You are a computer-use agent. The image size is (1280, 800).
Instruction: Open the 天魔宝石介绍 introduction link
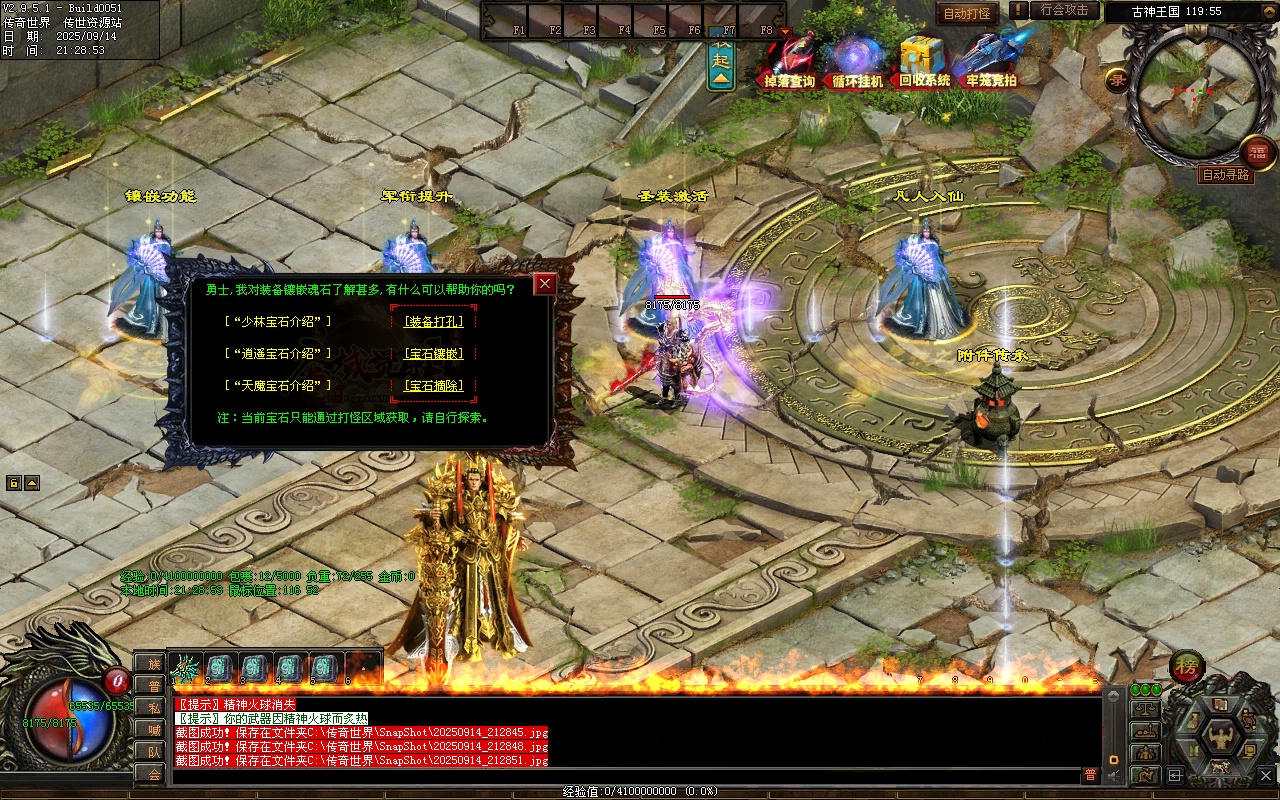280,386
